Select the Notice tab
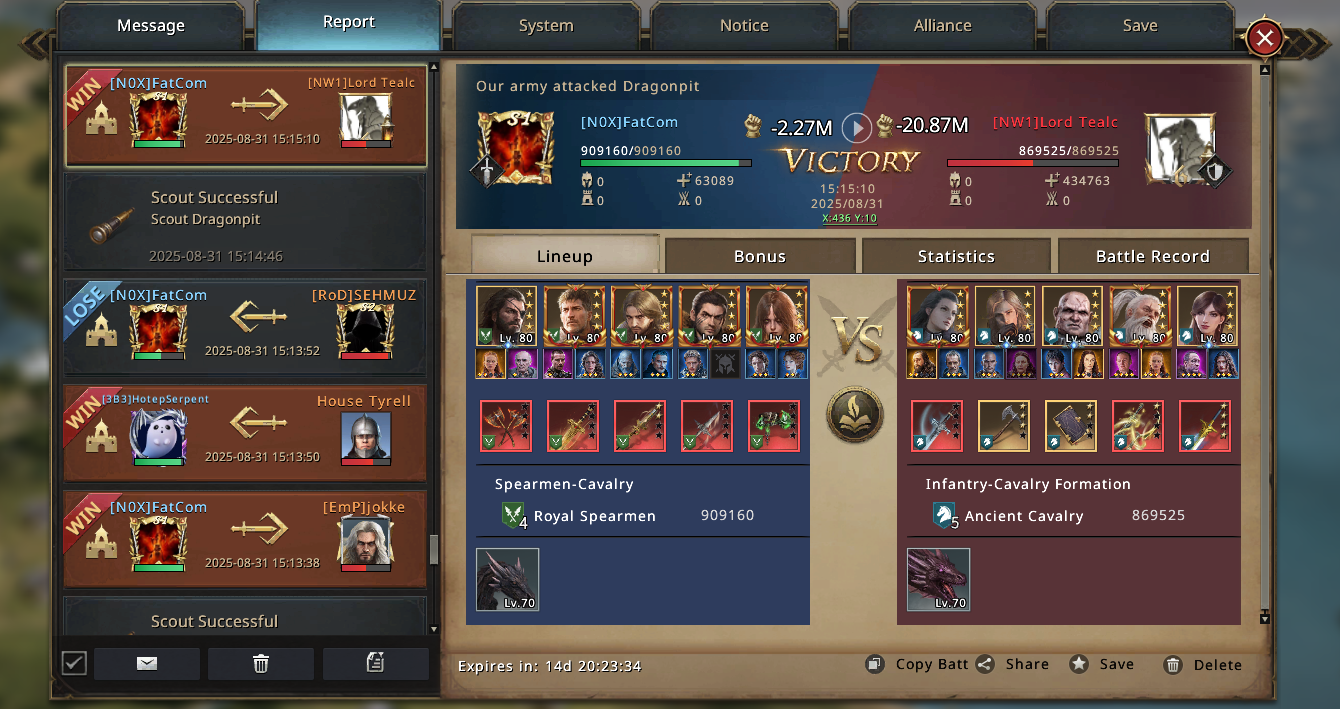The image size is (1340, 709). coord(744,26)
